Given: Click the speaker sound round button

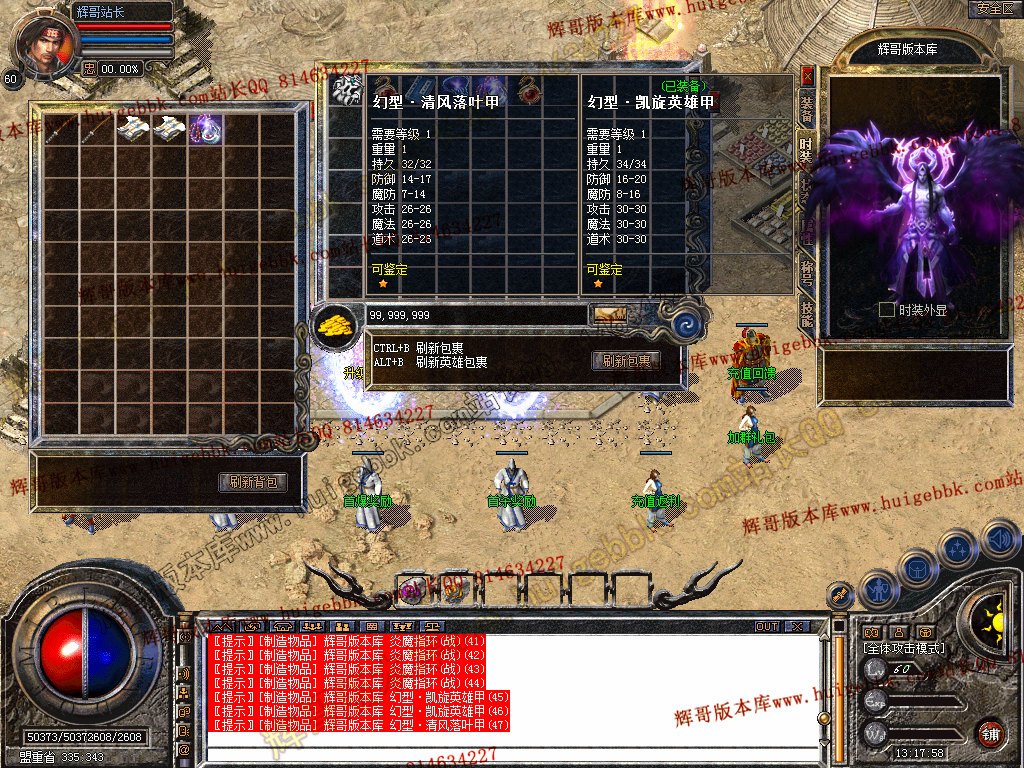Looking at the screenshot, I should 1000,540.
